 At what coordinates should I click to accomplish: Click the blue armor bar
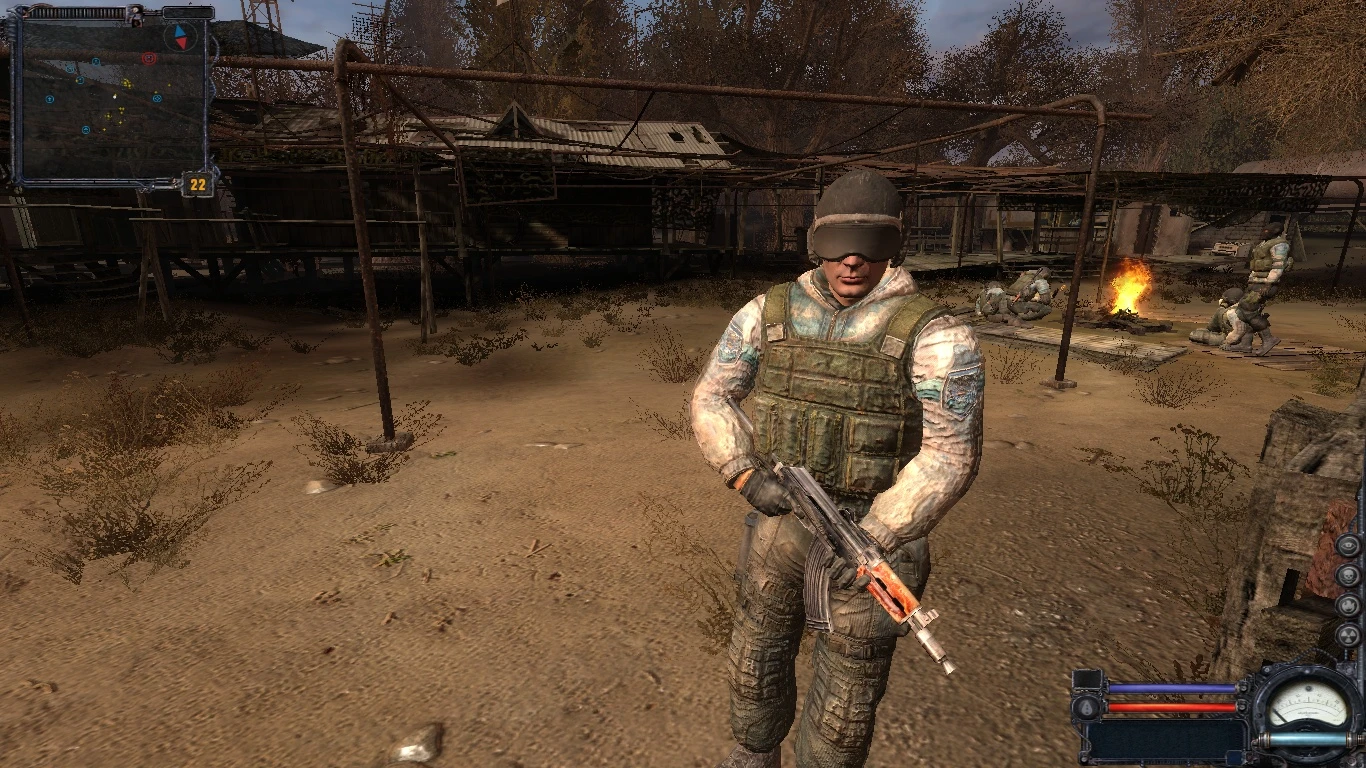point(1172,687)
